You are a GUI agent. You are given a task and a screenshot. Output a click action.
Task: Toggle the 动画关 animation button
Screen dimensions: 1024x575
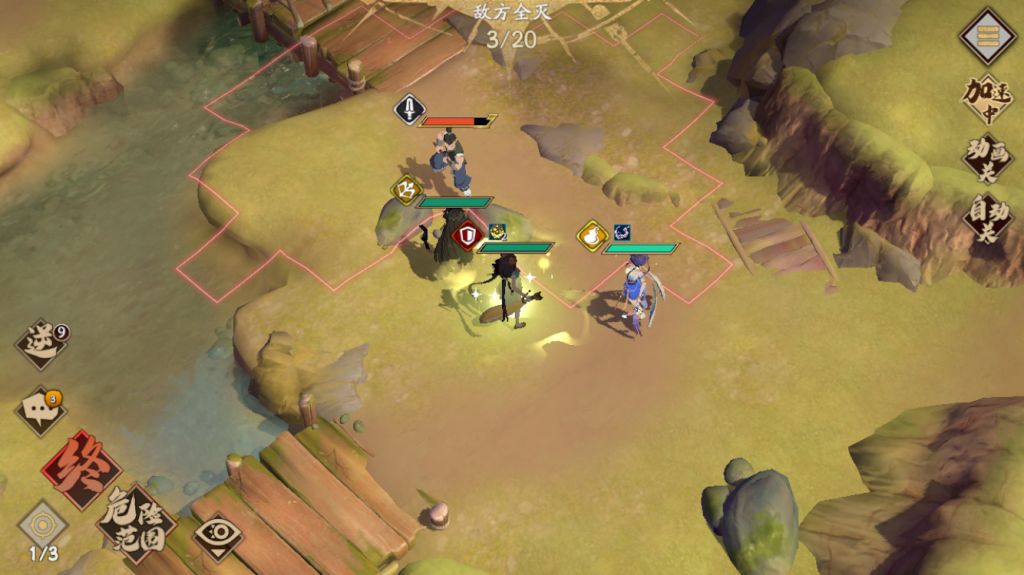coord(986,158)
